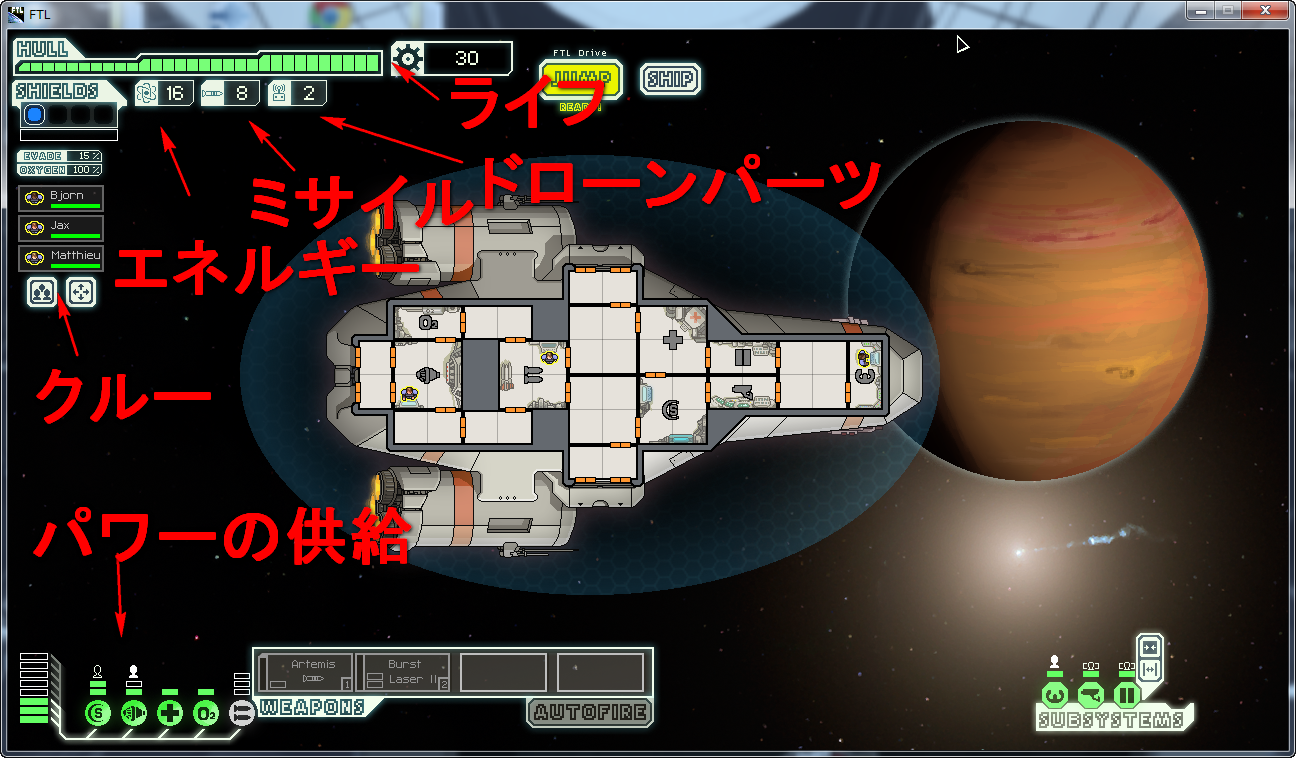Click the Sensors subsystem icon
1296x758 pixels.
coord(1091,693)
